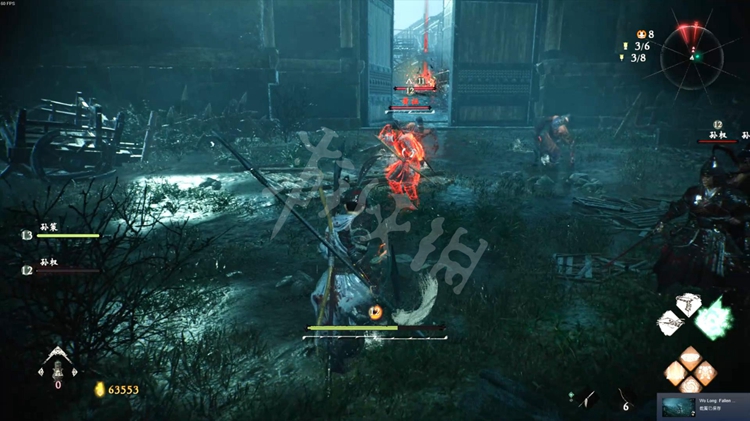Screen dimensions: 750x421
Task: Select the arrow ammo slot showing 6
Action: tap(623, 399)
